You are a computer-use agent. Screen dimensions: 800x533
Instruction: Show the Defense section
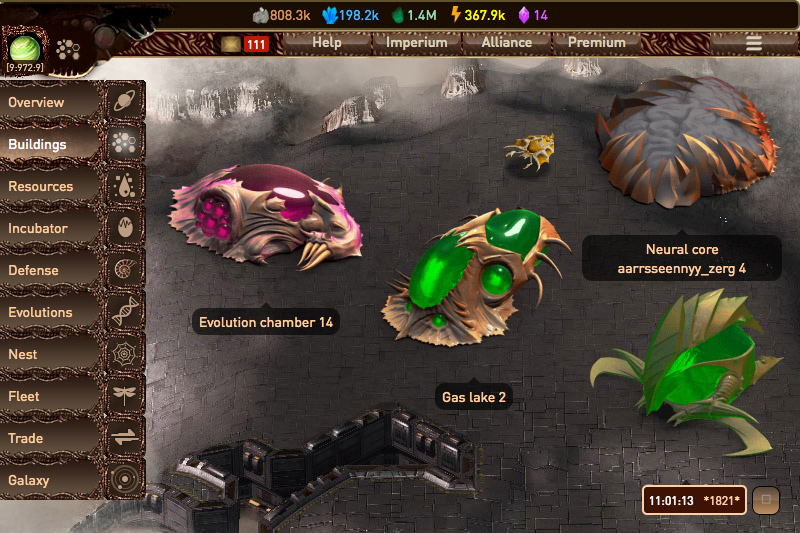(52, 270)
